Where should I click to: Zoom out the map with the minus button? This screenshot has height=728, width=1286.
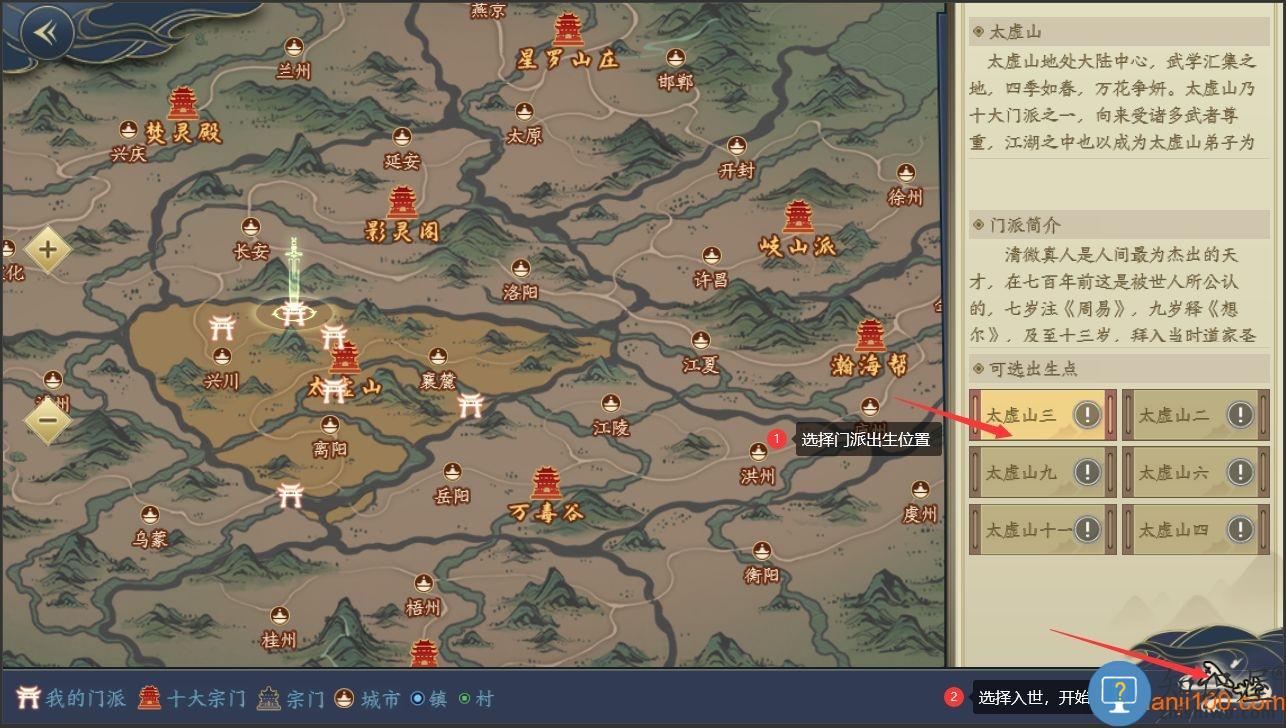[x=47, y=420]
